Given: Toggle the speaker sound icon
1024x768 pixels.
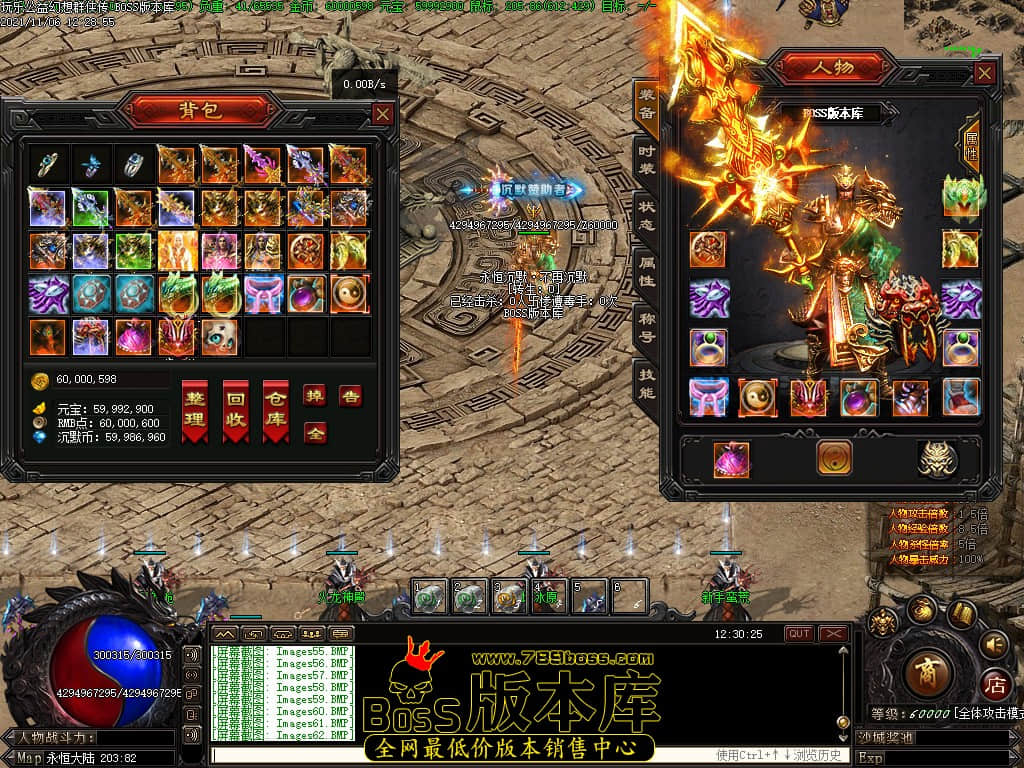Looking at the screenshot, I should (994, 643).
